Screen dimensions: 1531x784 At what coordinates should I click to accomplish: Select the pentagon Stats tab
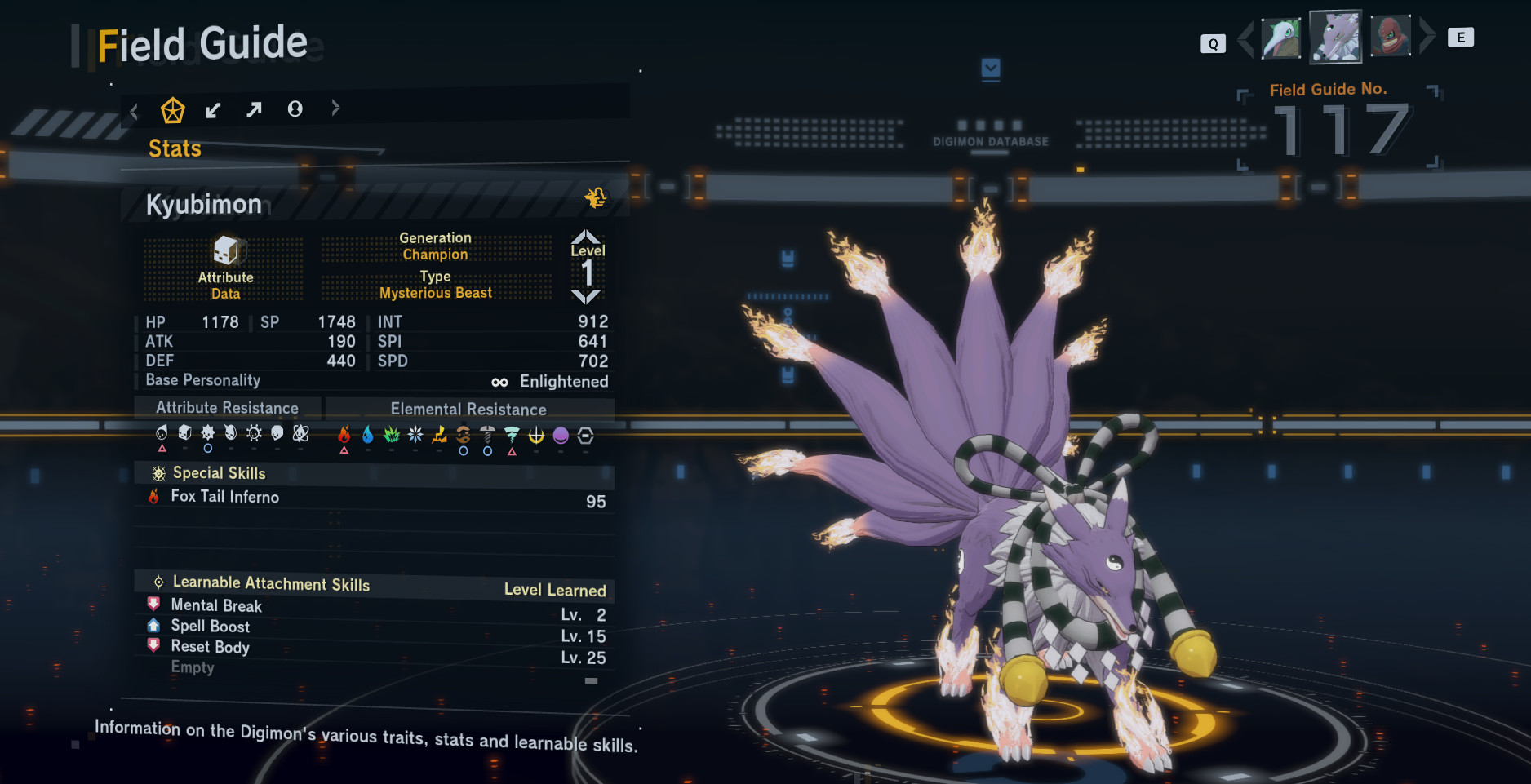click(x=172, y=110)
